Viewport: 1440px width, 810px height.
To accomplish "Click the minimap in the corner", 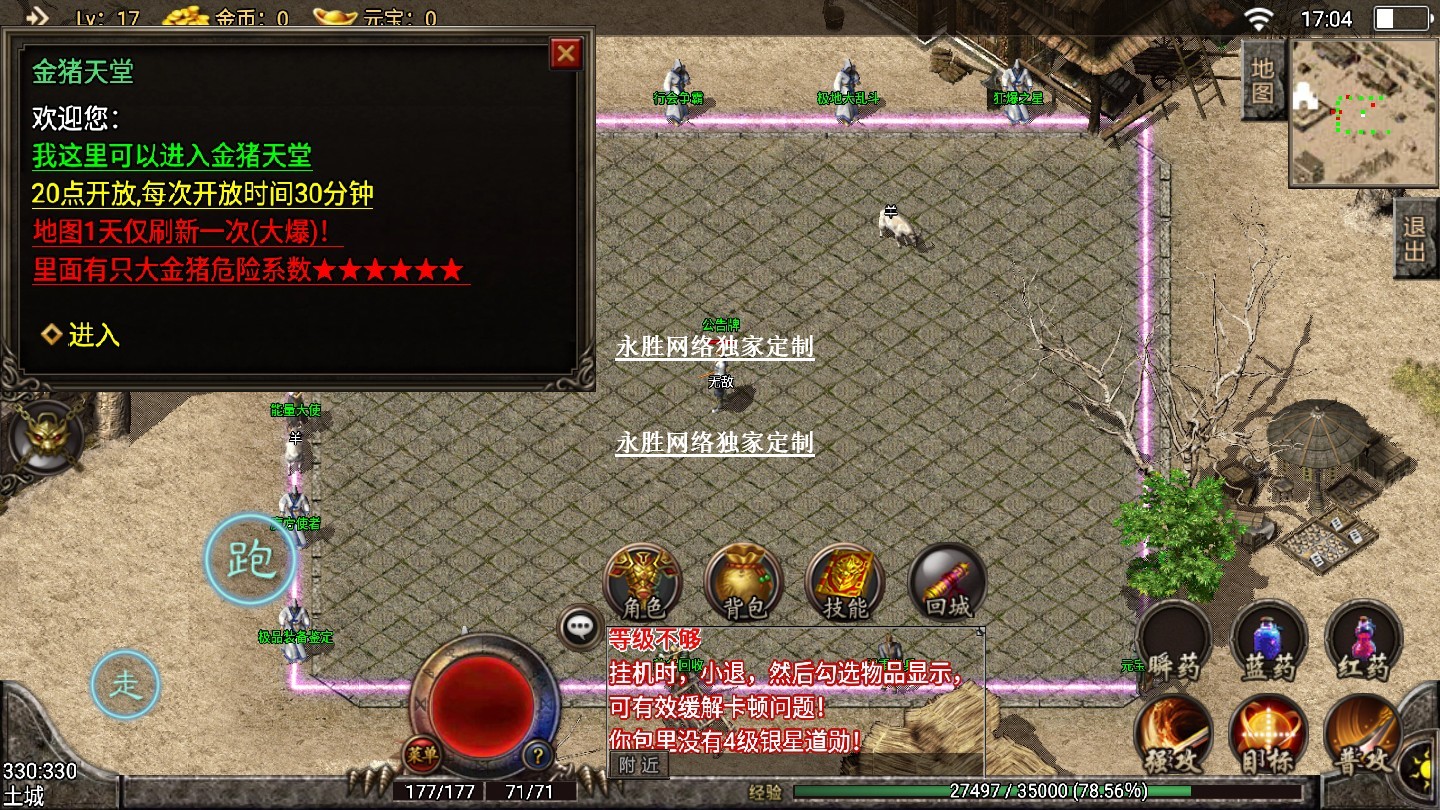I will click(x=1362, y=112).
